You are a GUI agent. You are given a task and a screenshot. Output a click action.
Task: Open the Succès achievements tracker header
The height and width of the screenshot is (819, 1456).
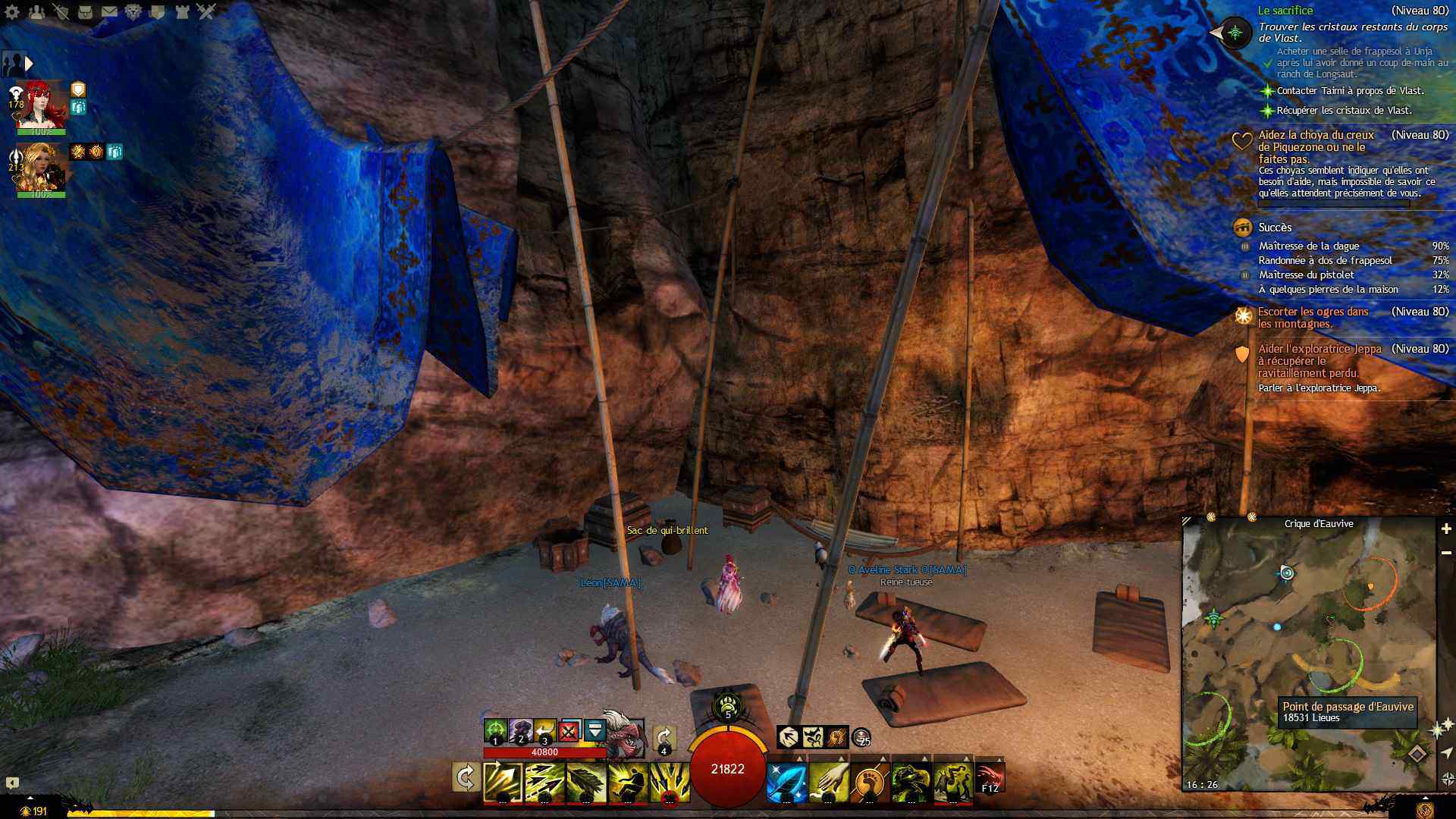(1275, 227)
